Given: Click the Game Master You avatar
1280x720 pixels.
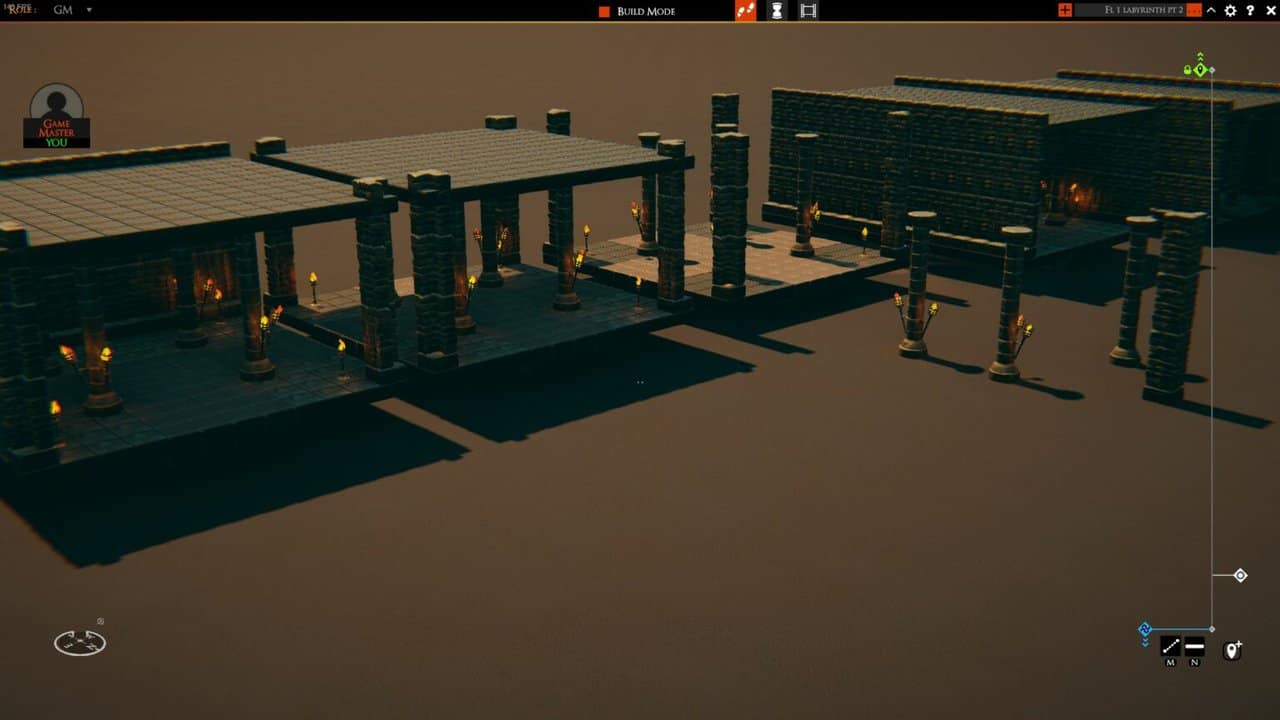Looking at the screenshot, I should pyautogui.click(x=55, y=115).
